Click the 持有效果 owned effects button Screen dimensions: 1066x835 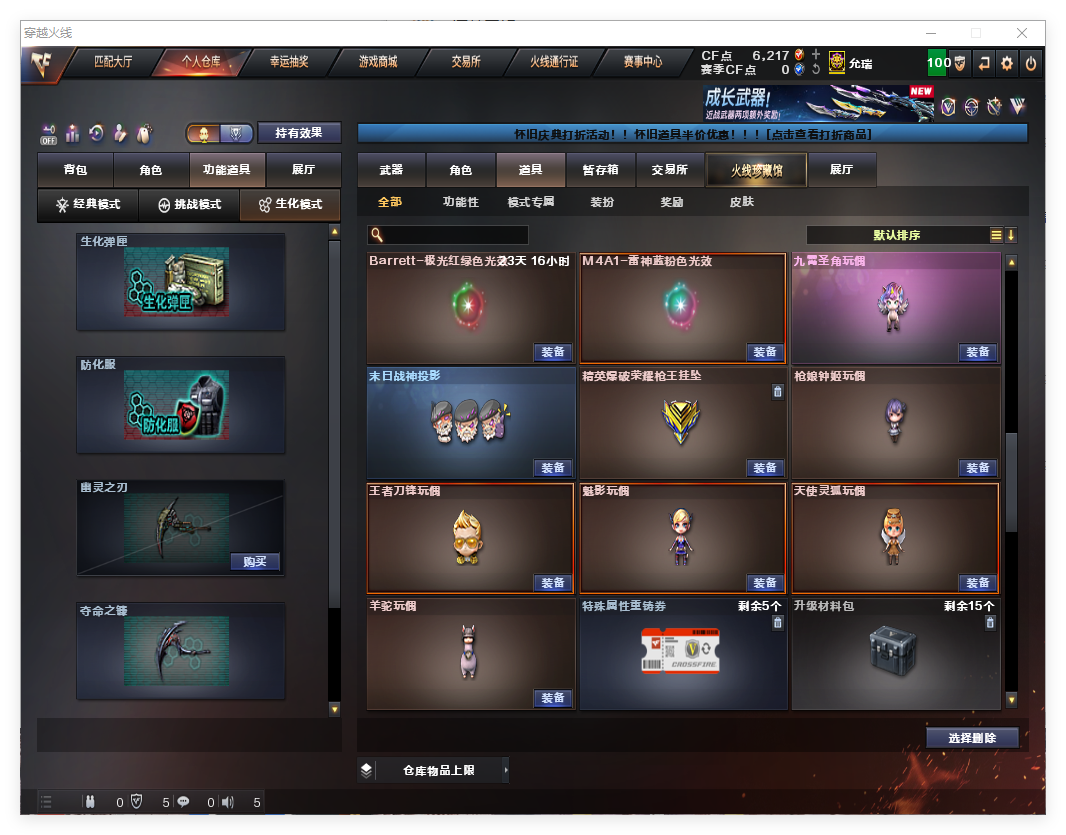(299, 133)
